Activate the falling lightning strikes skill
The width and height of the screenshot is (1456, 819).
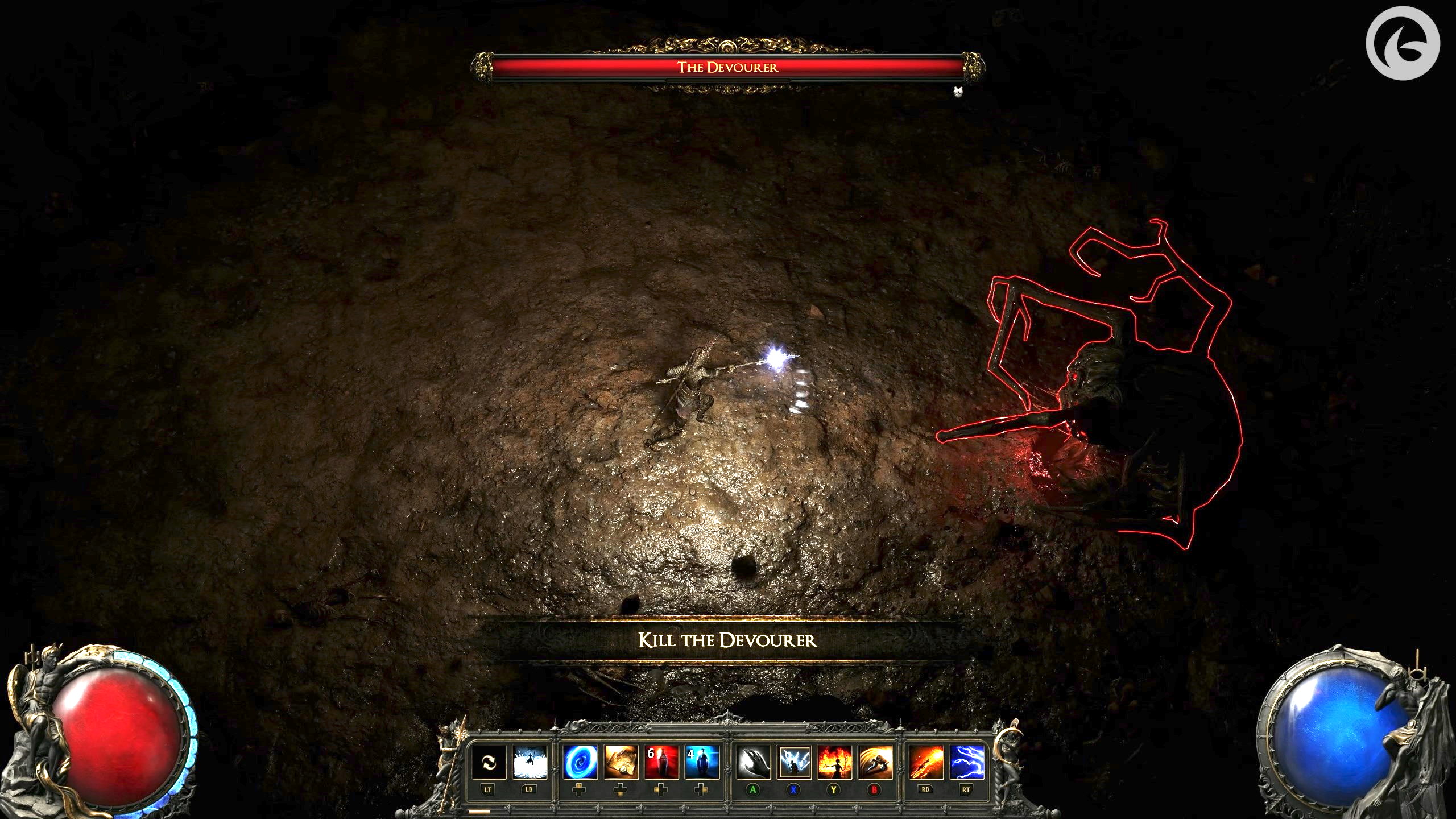794,762
